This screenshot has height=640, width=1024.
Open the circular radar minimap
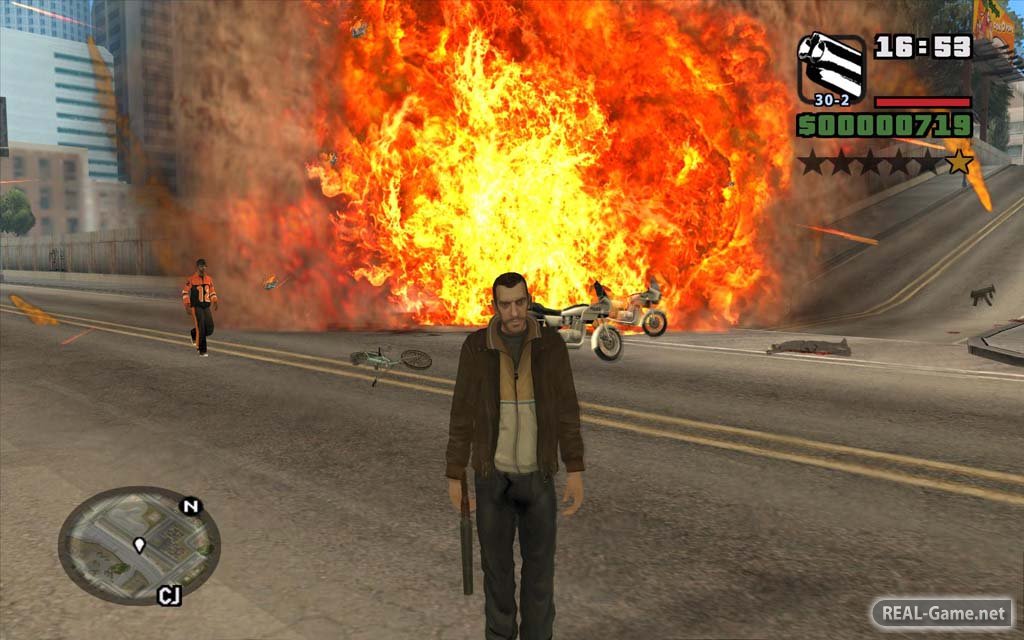click(x=139, y=546)
